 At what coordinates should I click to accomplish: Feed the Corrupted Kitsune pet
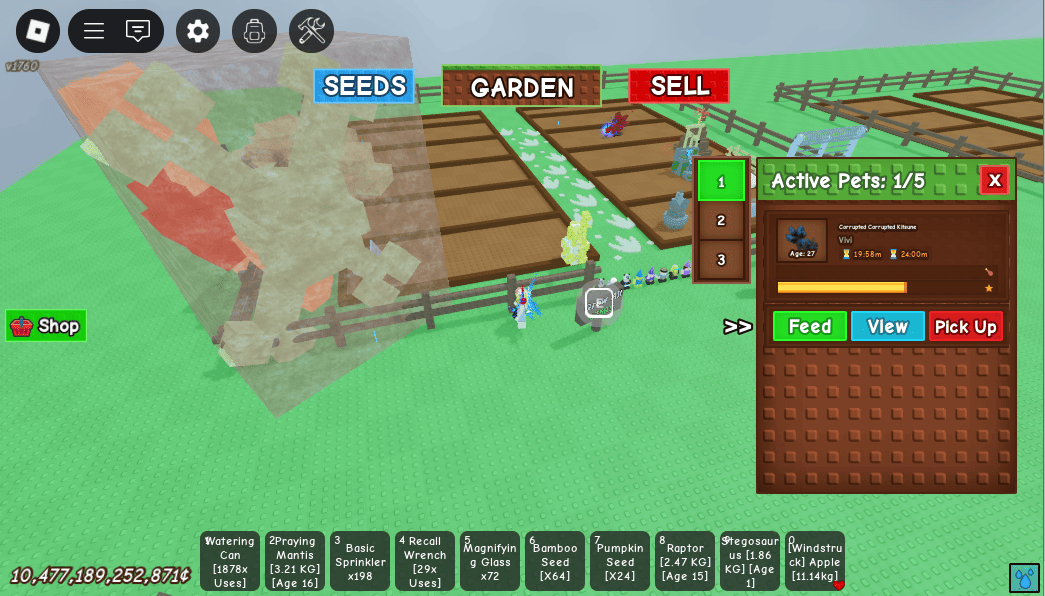coord(809,326)
